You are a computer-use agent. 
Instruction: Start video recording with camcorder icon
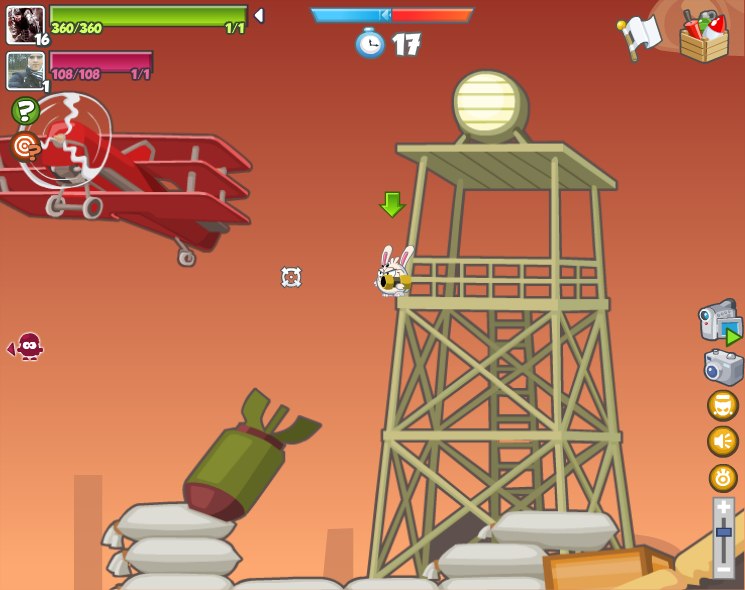pos(719,322)
